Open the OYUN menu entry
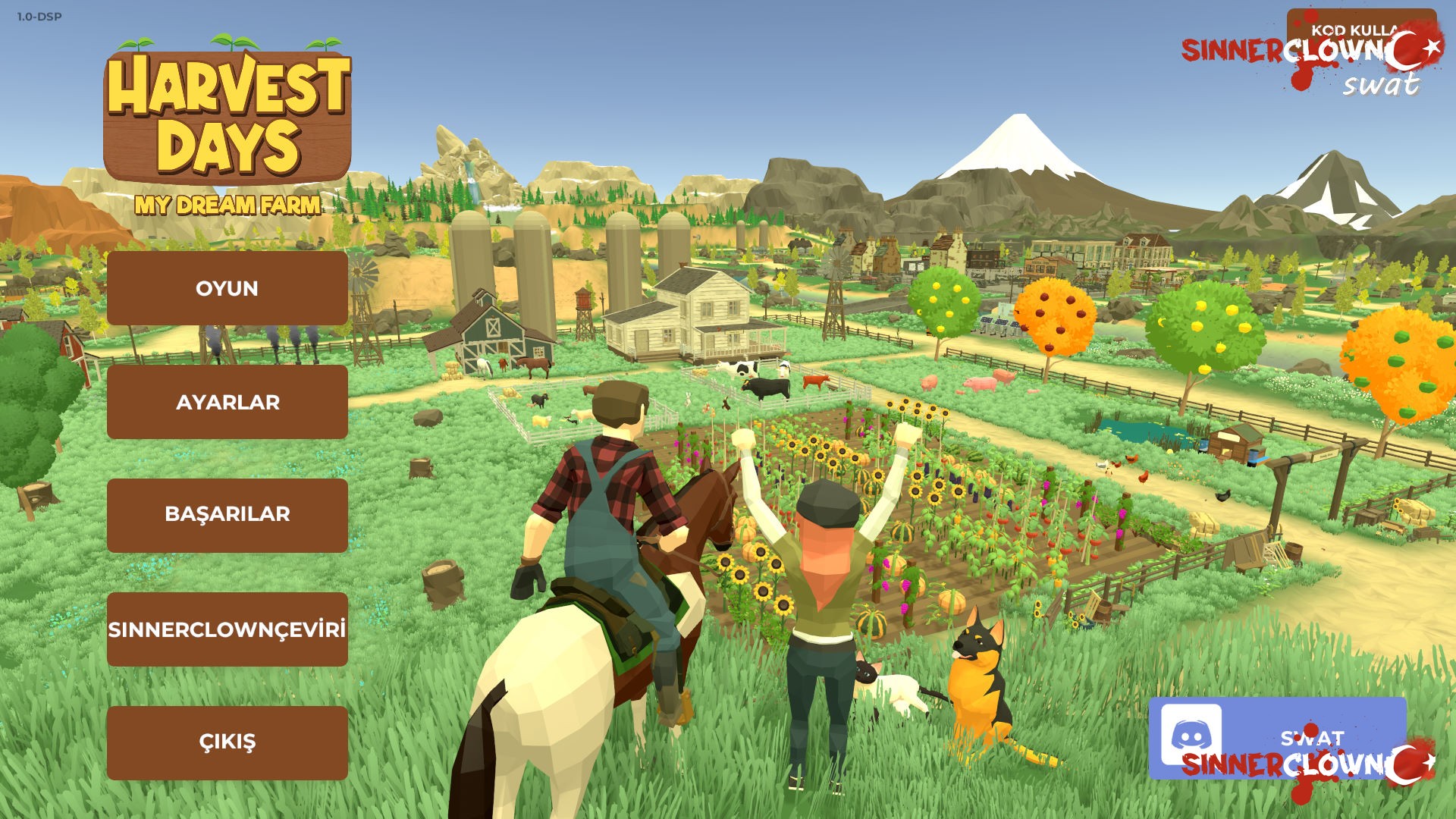Viewport: 1456px width, 819px height. (227, 288)
